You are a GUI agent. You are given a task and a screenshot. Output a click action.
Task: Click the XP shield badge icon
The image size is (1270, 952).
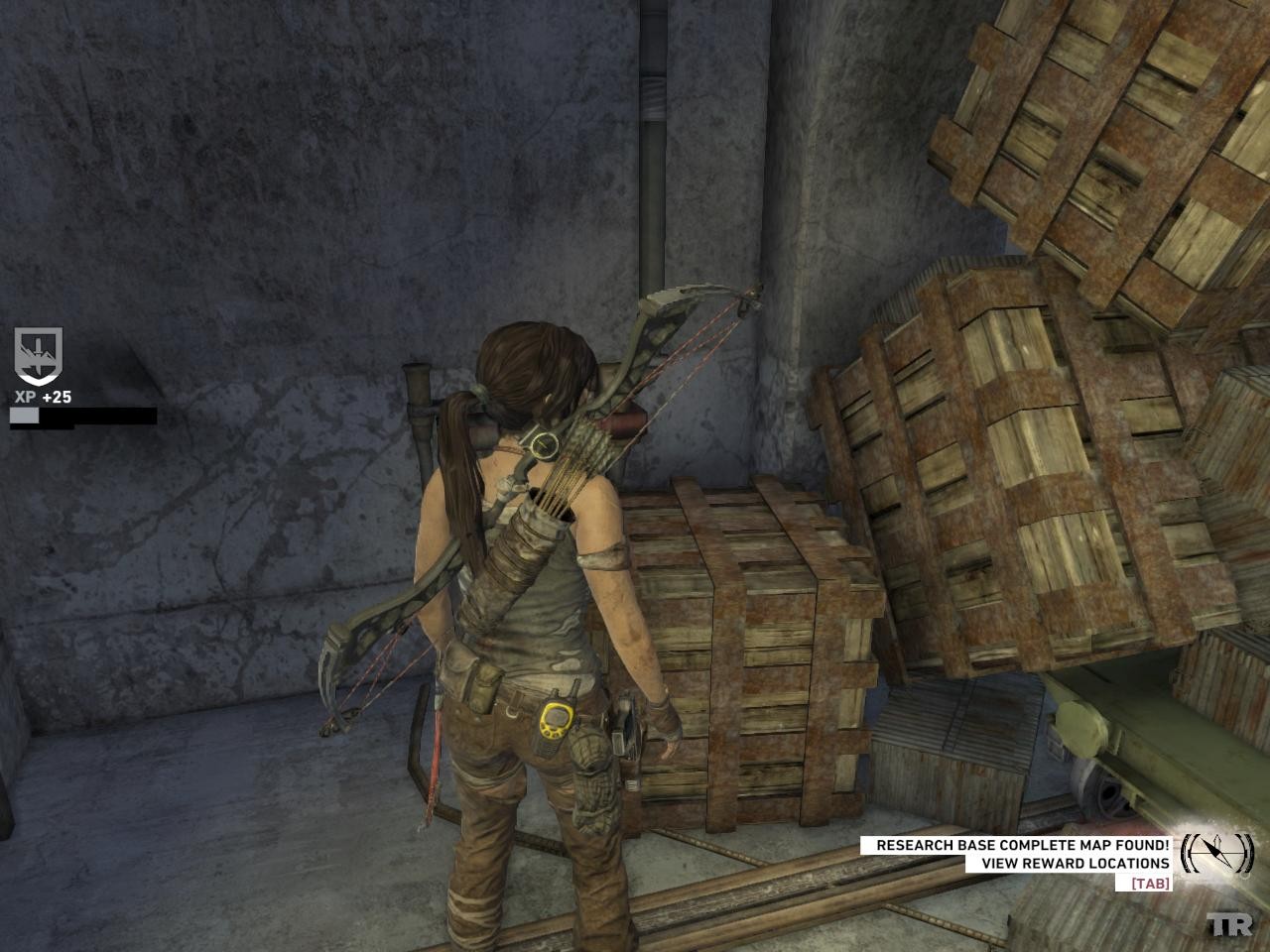coord(38,356)
